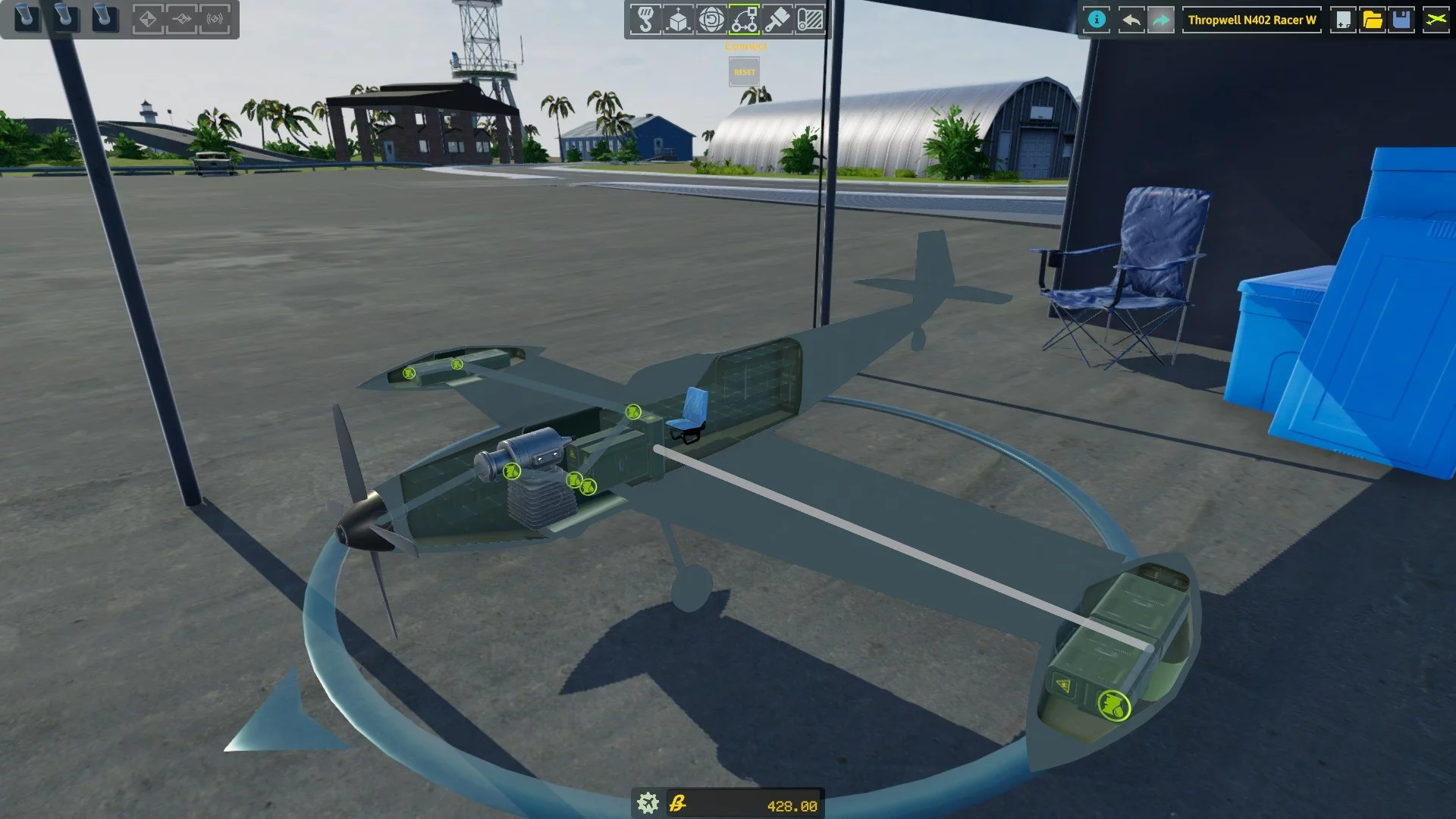Open the gear settings at the bottom

point(648,803)
